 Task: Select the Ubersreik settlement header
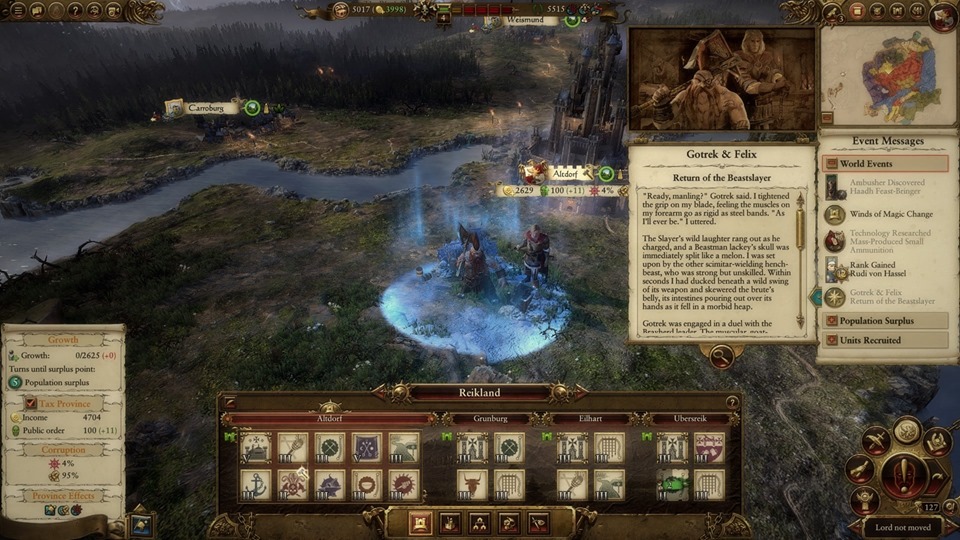click(x=690, y=418)
